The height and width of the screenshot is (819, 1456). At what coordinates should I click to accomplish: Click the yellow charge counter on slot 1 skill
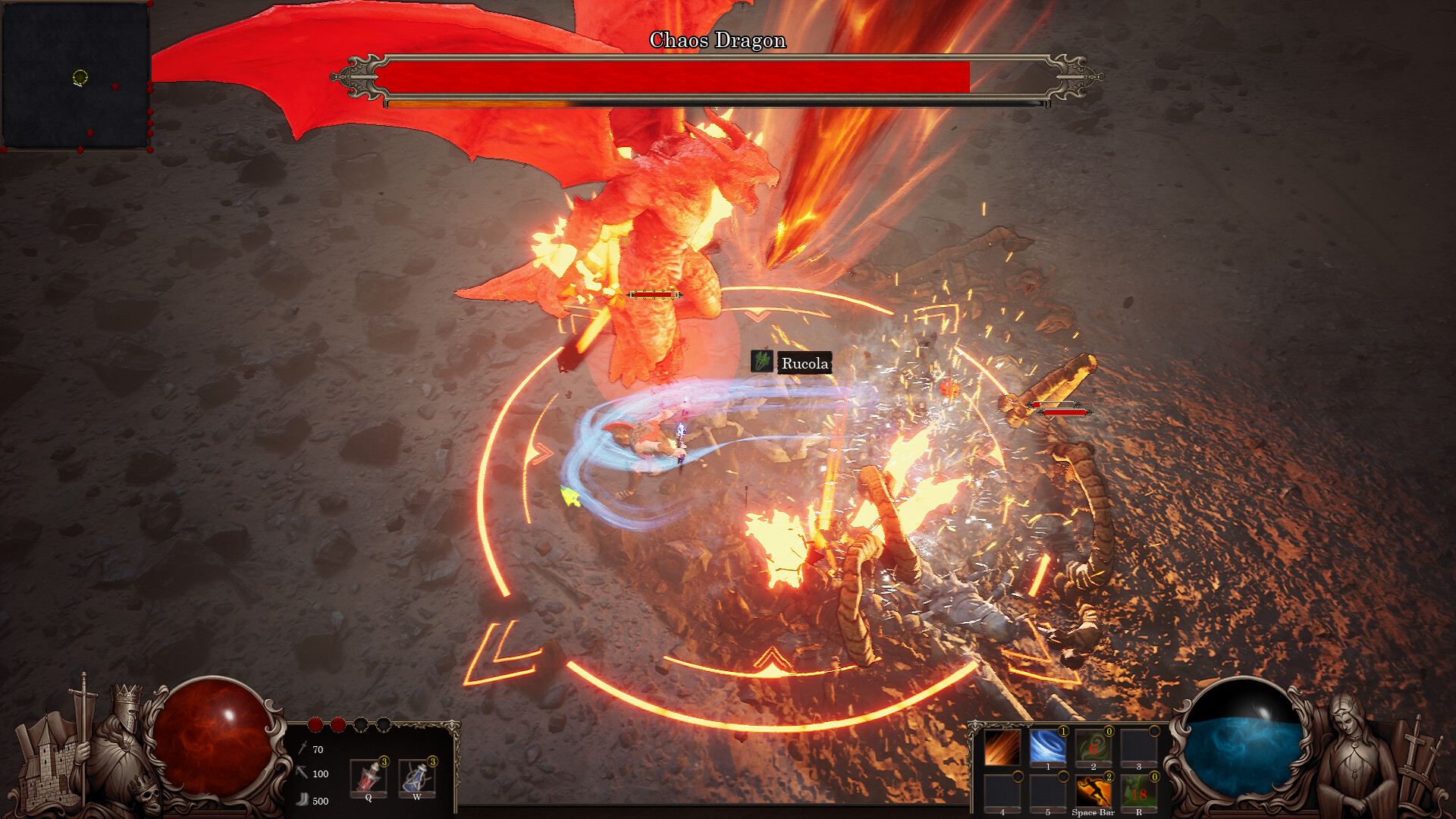coord(1063,732)
